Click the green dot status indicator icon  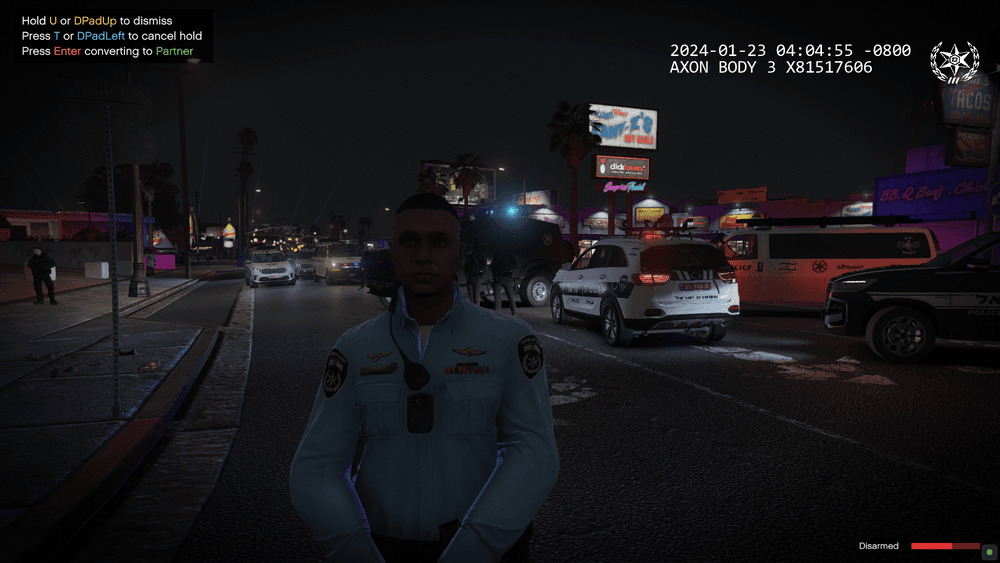pyautogui.click(x=988, y=550)
